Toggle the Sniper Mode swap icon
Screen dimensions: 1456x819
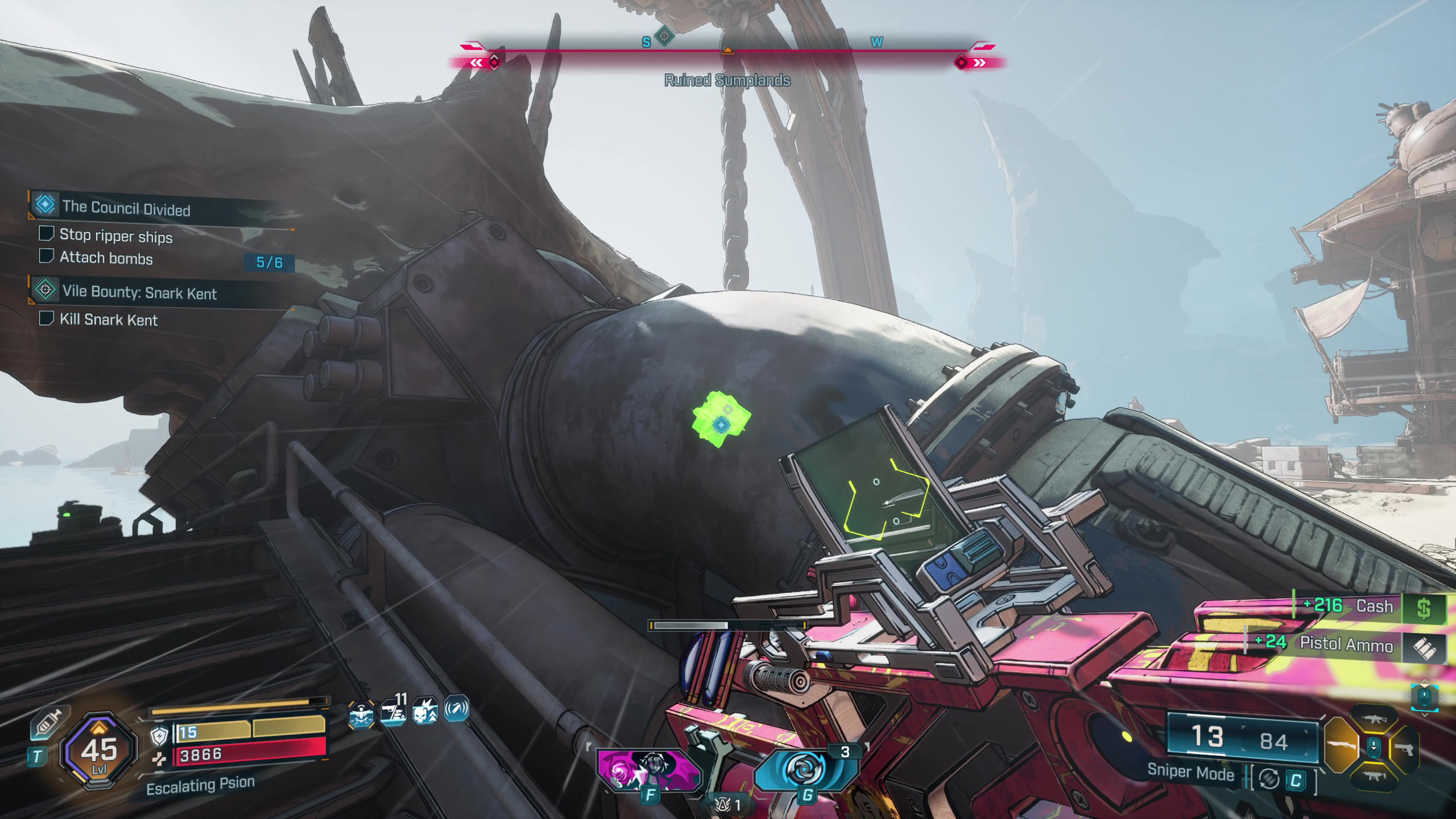click(x=1269, y=779)
